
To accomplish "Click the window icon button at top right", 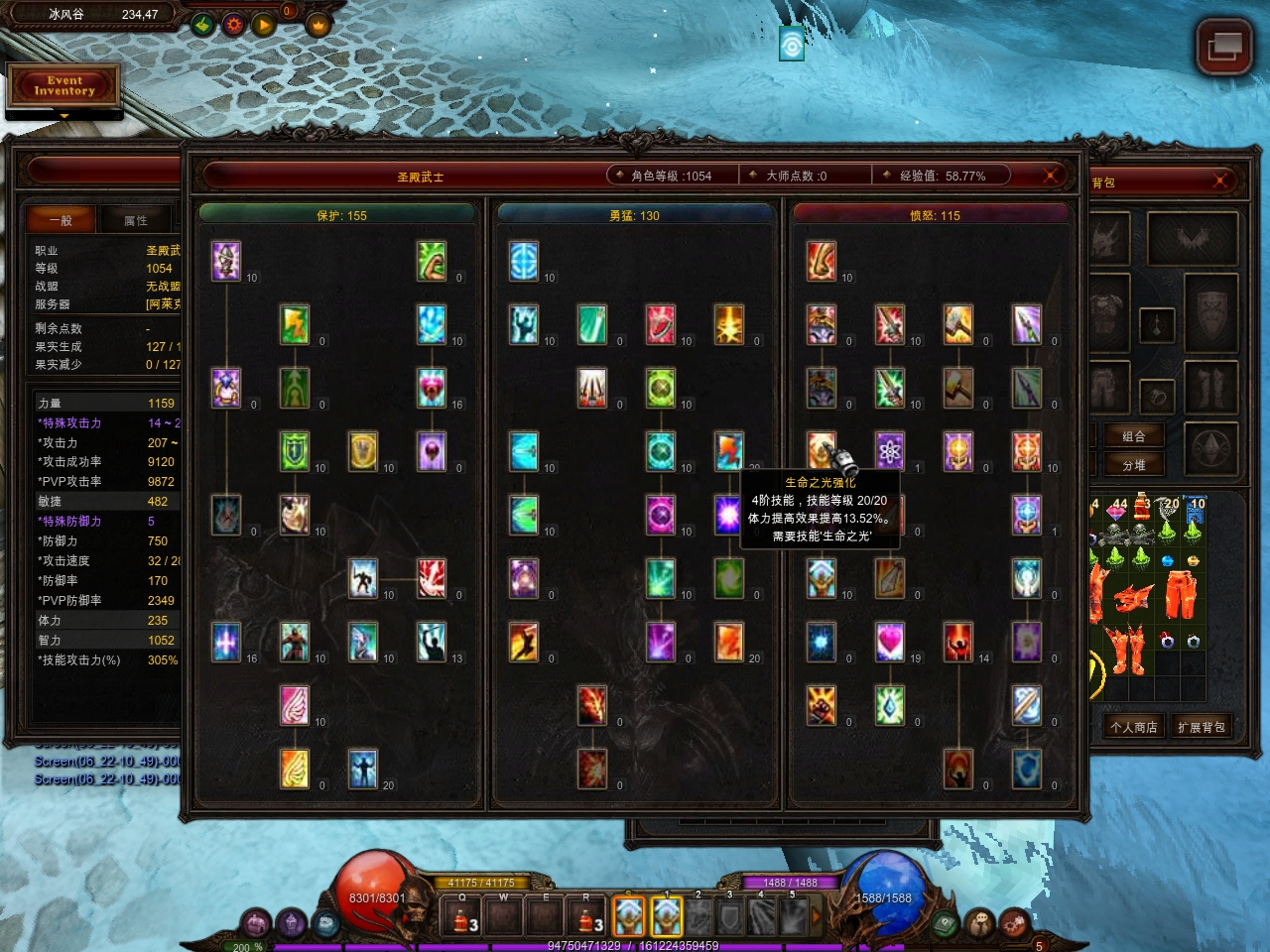I will tap(1223, 47).
